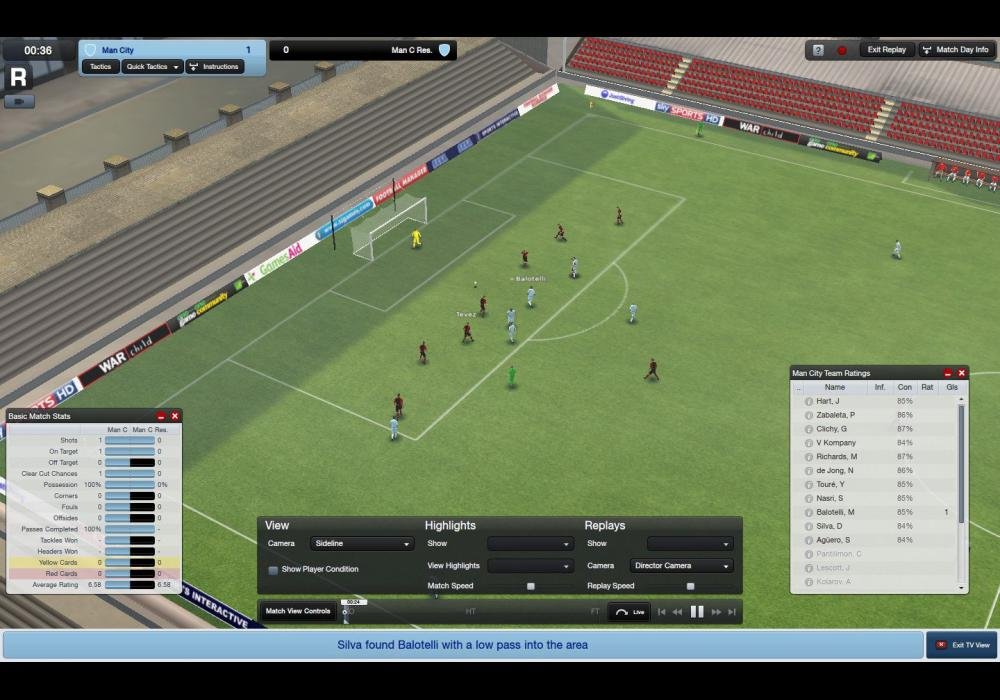Close the Basic Match Stats panel
Viewport: 1000px width, 700px height.
175,416
